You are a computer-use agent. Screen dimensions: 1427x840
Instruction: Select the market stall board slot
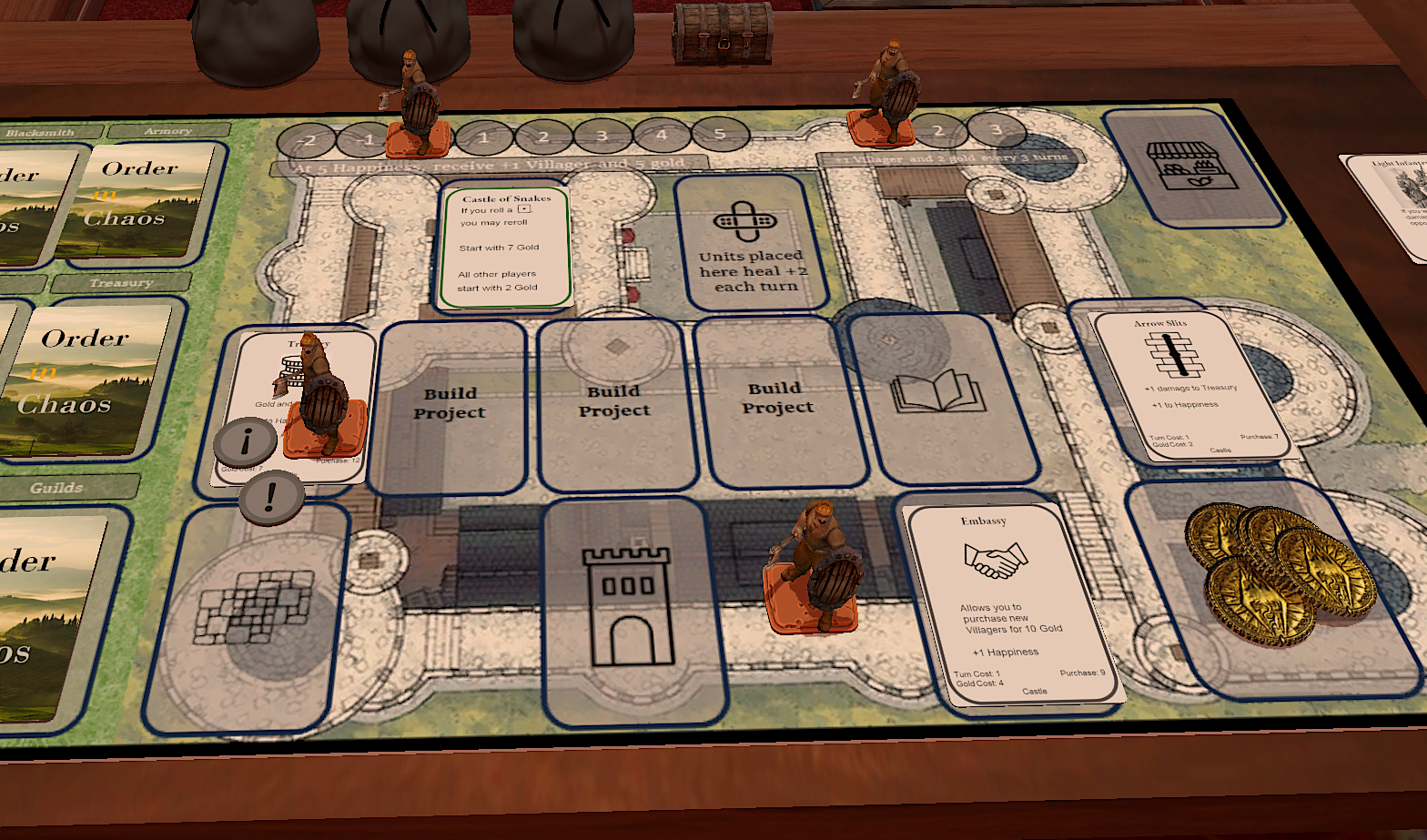tap(1179, 166)
